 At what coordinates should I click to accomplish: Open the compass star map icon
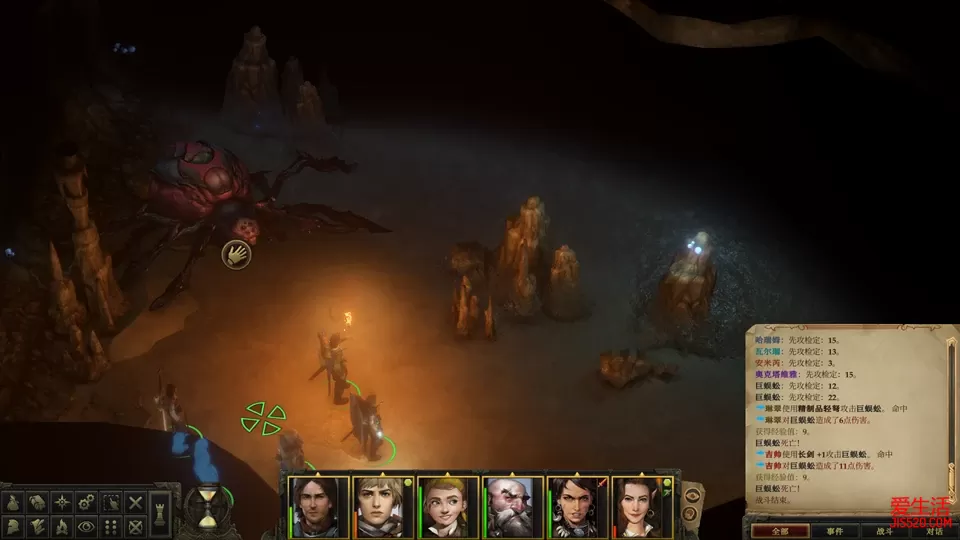click(62, 502)
